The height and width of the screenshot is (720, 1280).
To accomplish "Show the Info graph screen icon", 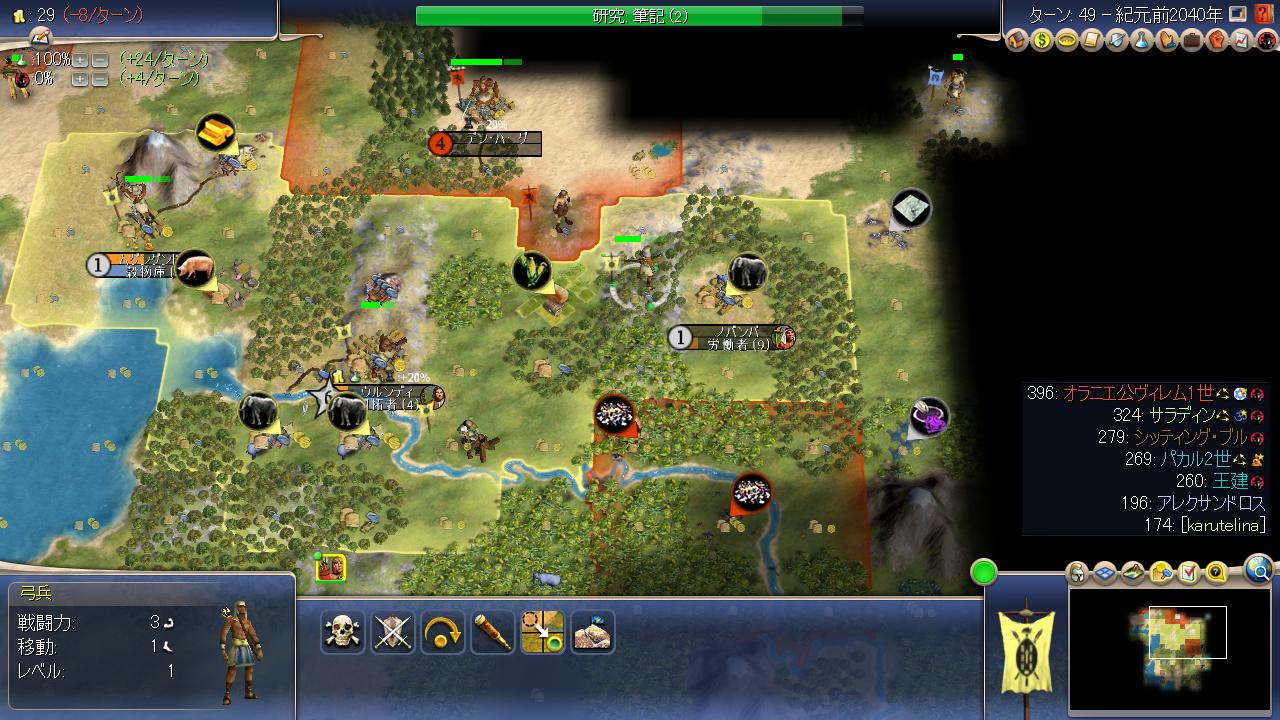I will (1241, 41).
